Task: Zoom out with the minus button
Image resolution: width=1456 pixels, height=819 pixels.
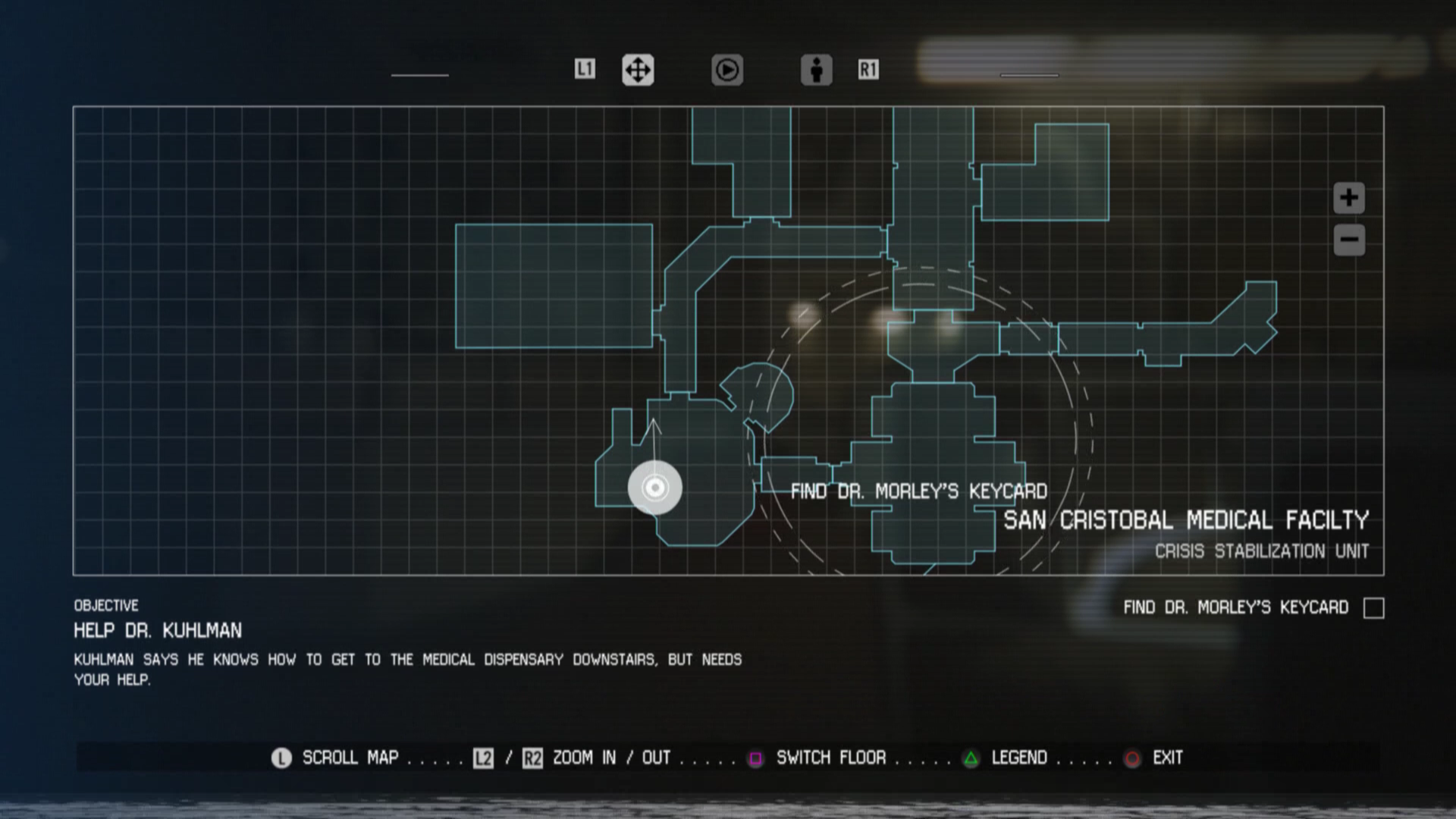Action: (1348, 240)
